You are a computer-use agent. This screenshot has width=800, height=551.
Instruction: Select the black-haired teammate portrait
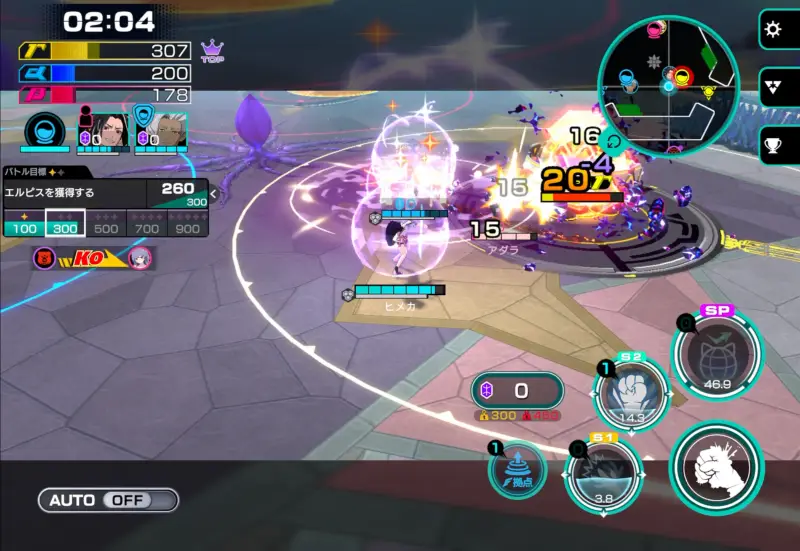pos(106,132)
